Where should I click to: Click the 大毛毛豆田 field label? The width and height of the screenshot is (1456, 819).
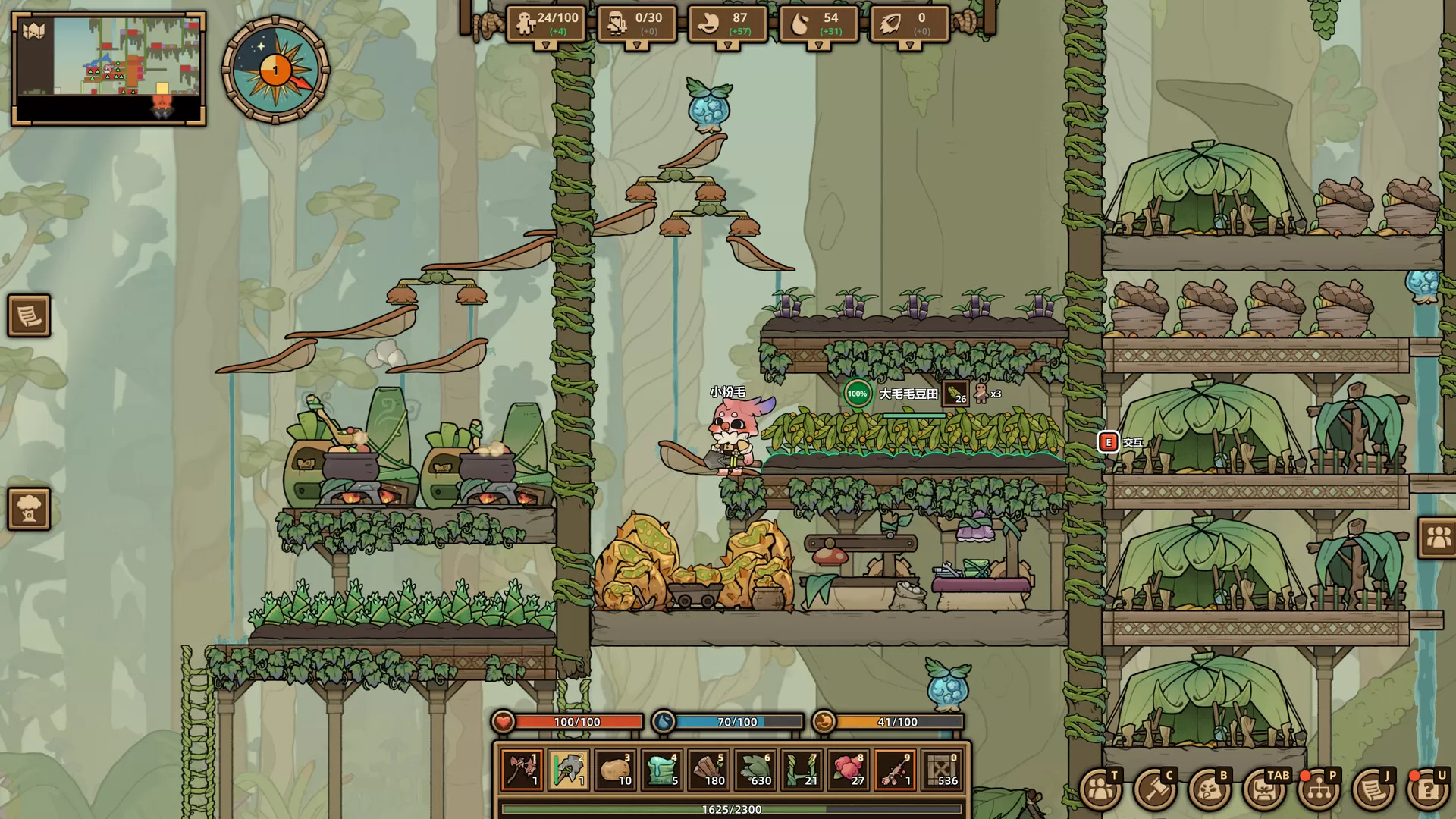pos(909,394)
